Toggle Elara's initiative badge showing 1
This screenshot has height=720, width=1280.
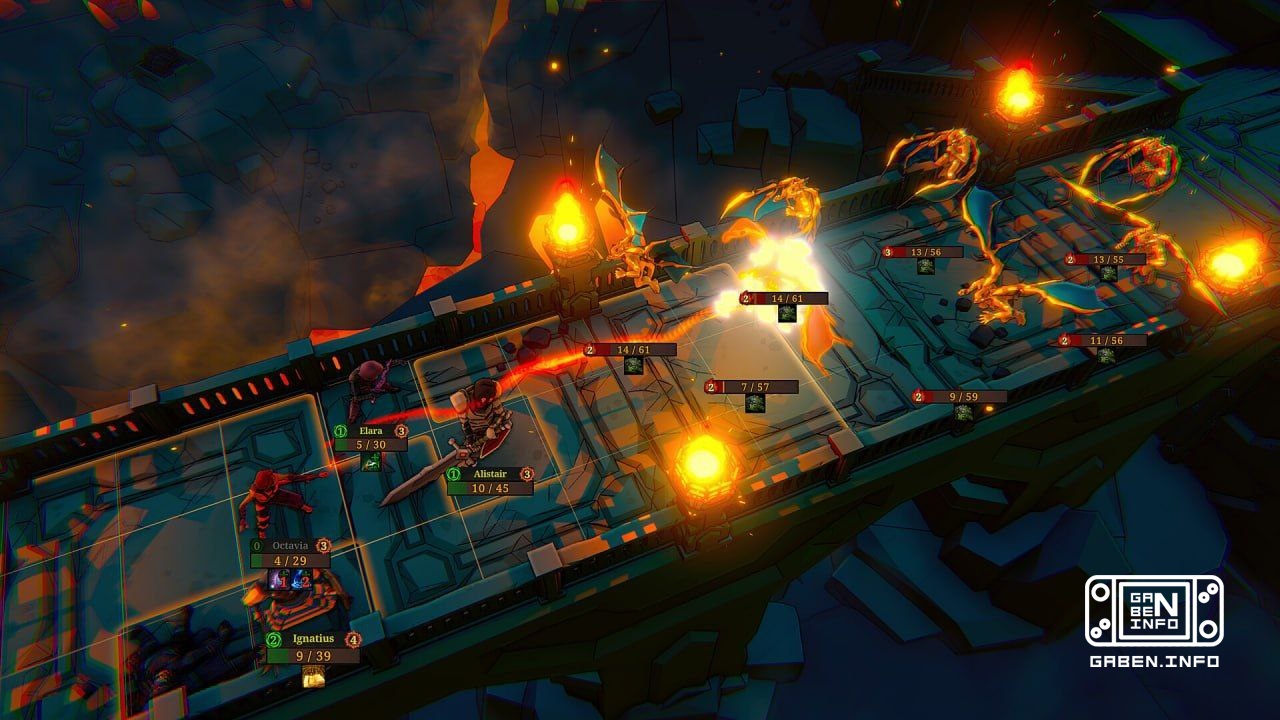(x=339, y=430)
